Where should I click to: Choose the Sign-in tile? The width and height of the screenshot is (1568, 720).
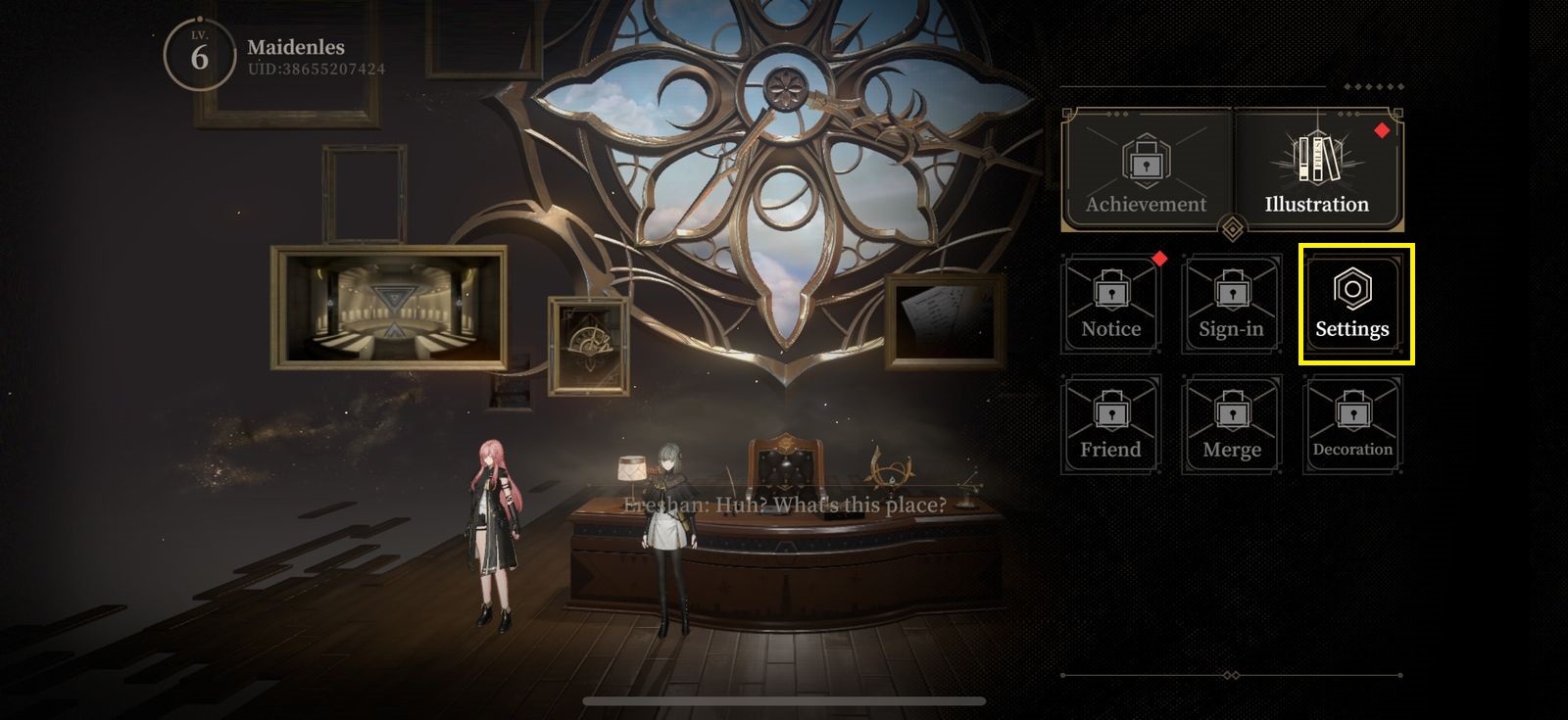pyautogui.click(x=1232, y=305)
